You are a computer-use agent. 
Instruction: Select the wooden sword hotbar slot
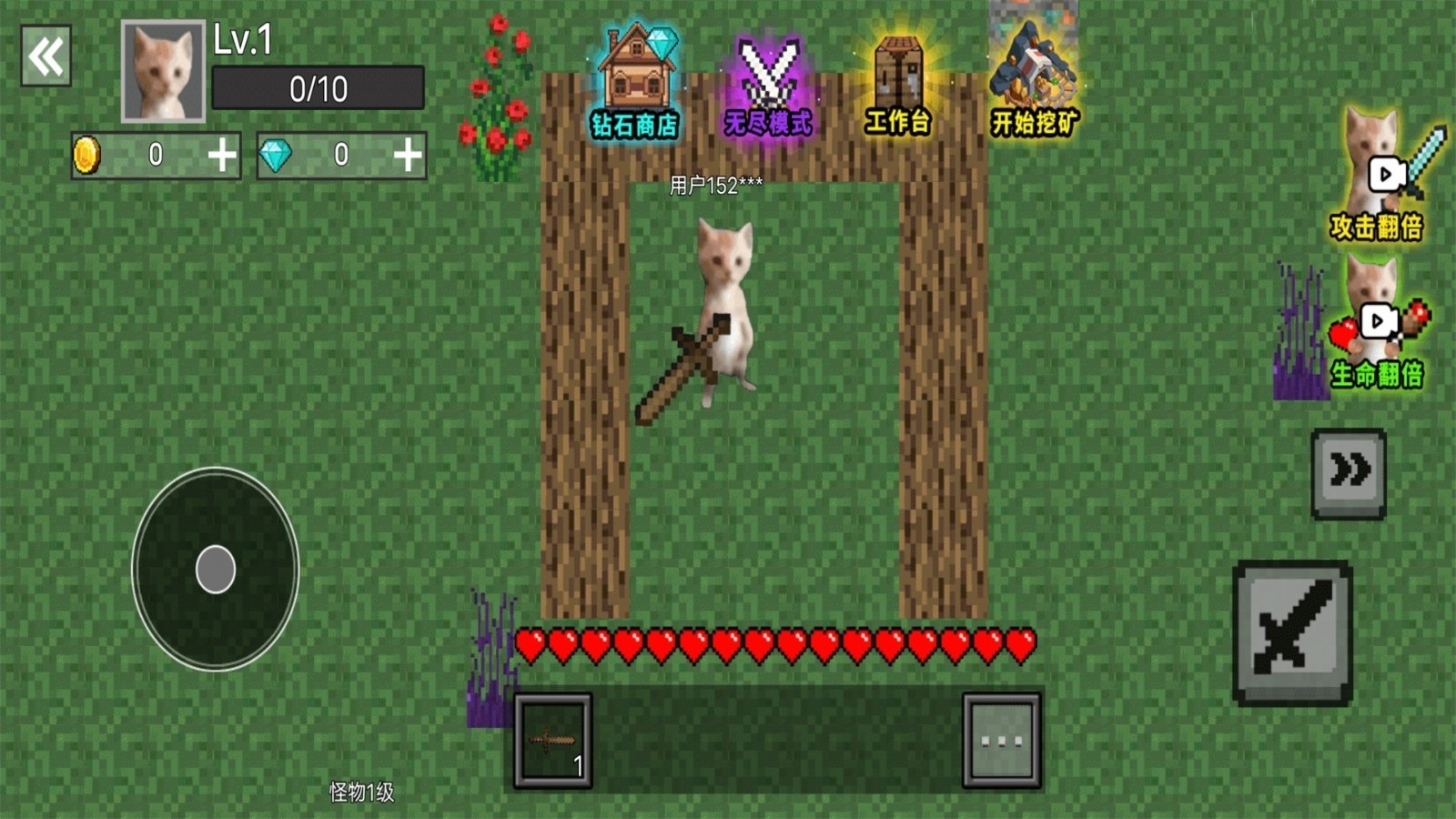click(x=553, y=741)
